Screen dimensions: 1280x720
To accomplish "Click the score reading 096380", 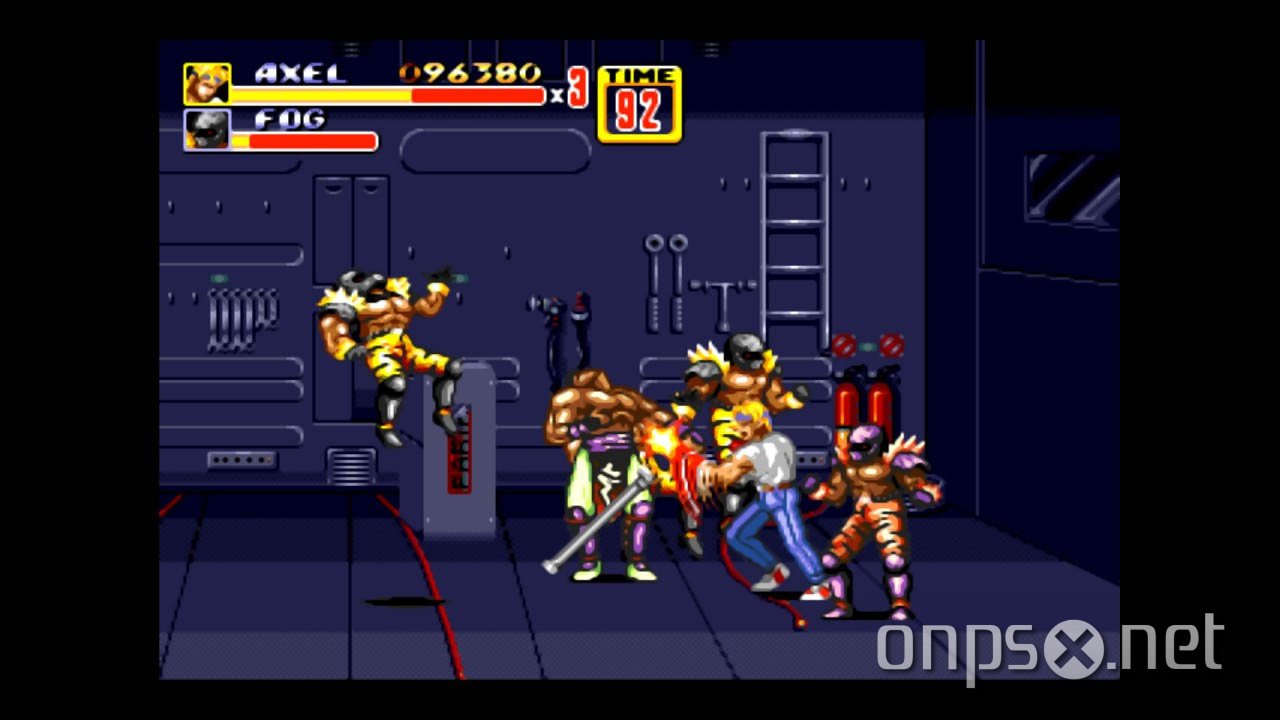I will coord(470,72).
